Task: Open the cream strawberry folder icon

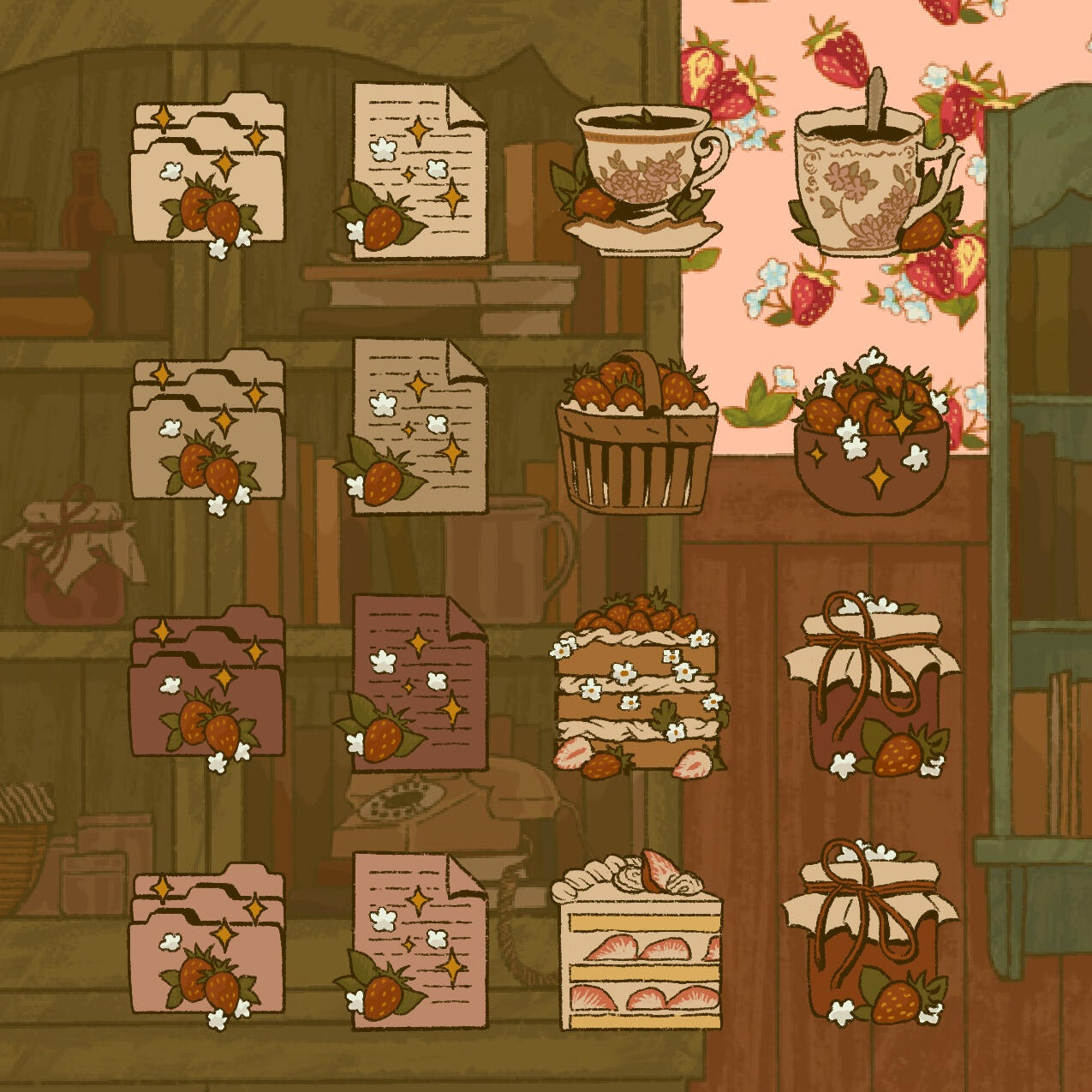Action: click(206, 176)
